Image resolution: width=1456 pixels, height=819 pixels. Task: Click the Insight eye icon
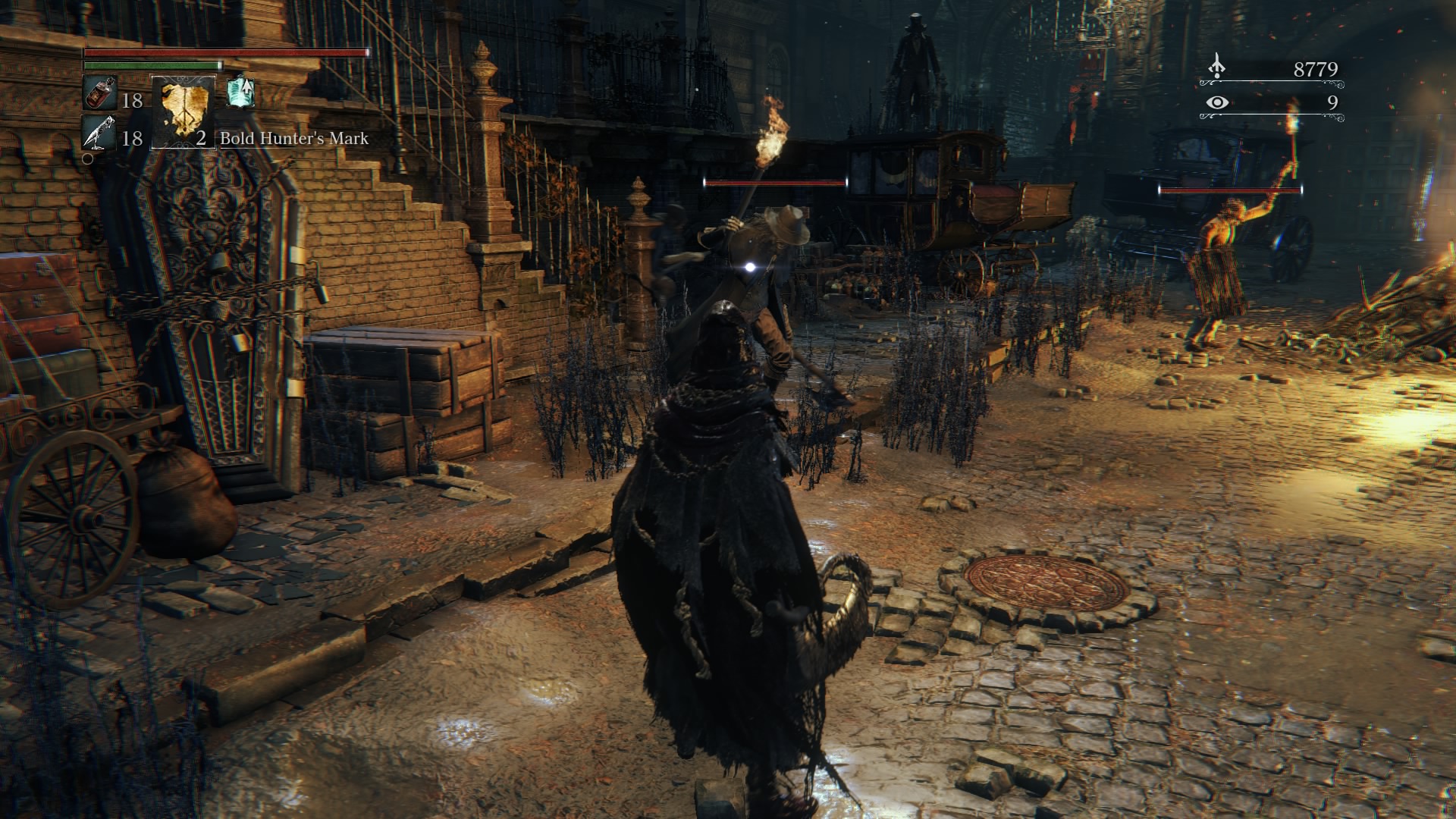coord(1217,102)
